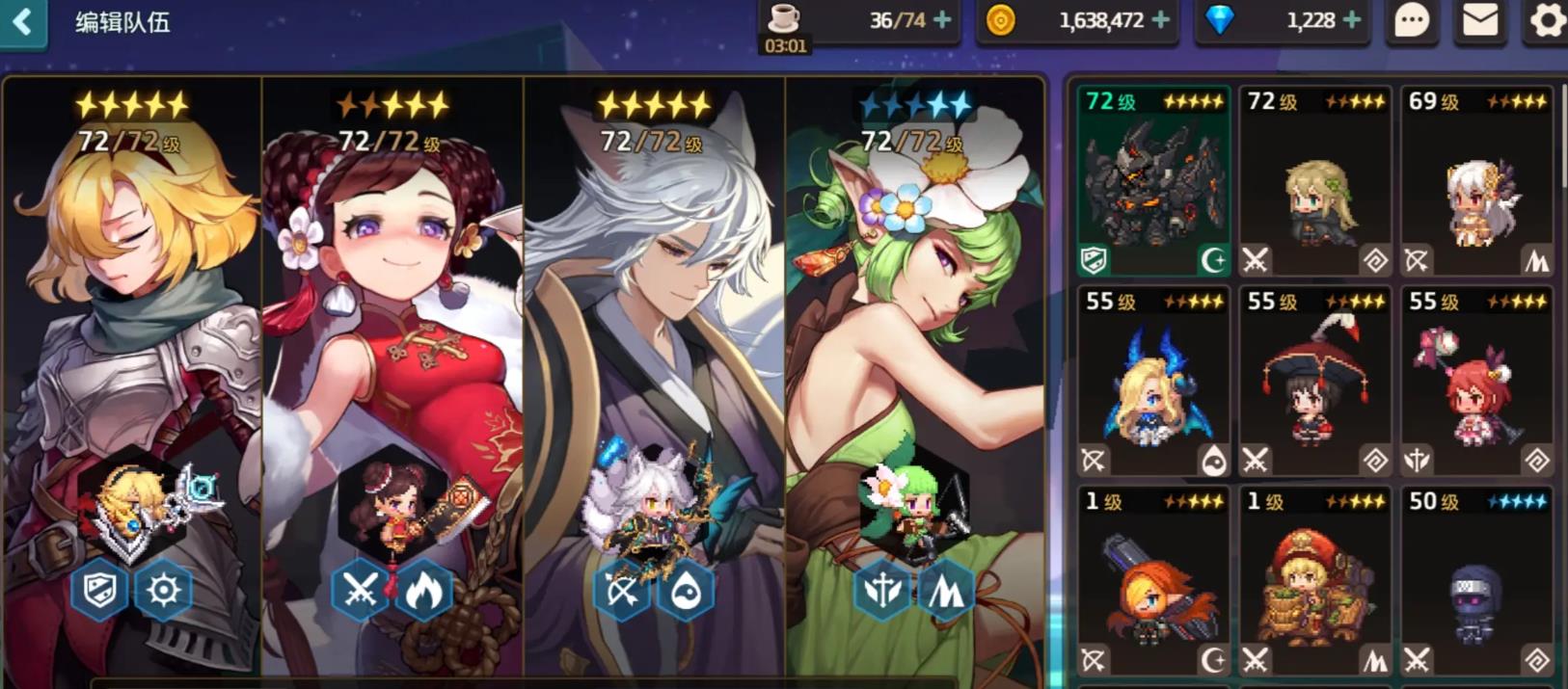Viewport: 1568px width, 689px height.
Task: Open the mail envelope inbox
Action: (x=1479, y=20)
